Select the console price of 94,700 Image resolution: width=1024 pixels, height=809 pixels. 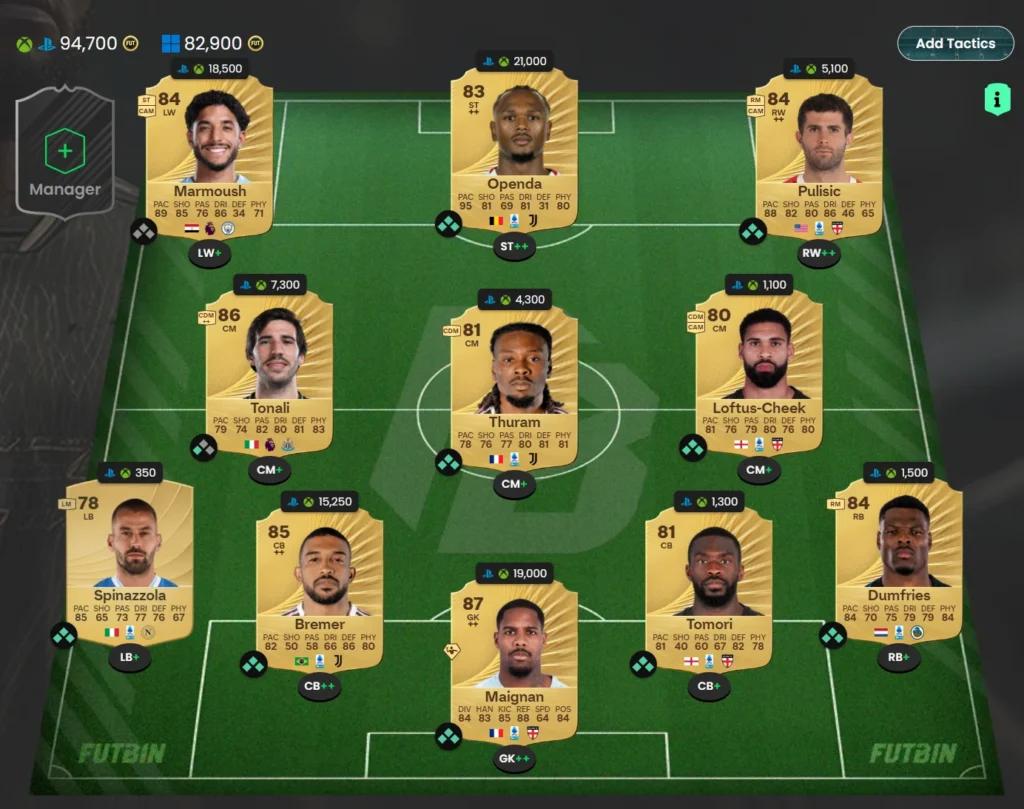pyautogui.click(x=88, y=44)
